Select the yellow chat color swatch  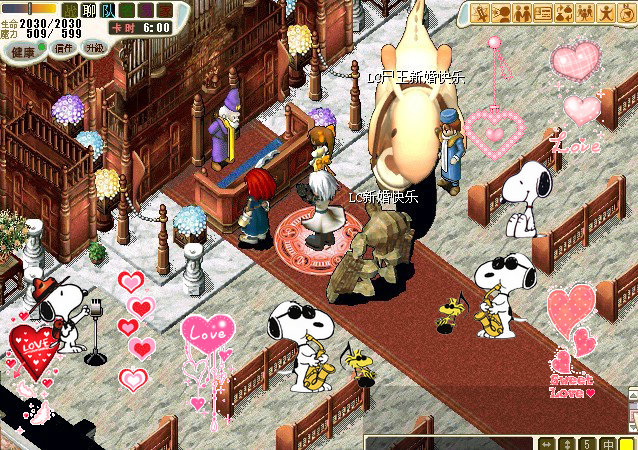pos(626,443)
